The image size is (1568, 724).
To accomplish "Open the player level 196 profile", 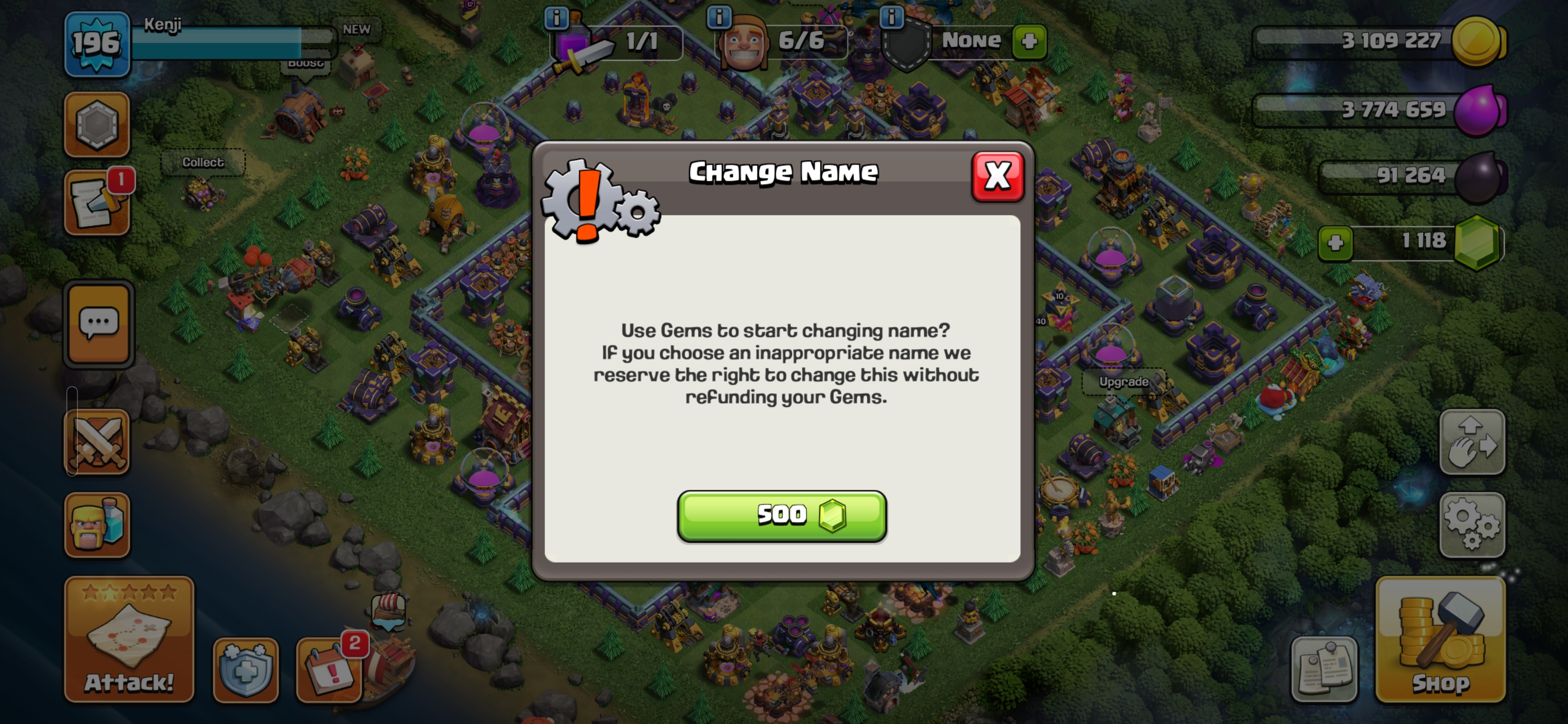I will (97, 44).
